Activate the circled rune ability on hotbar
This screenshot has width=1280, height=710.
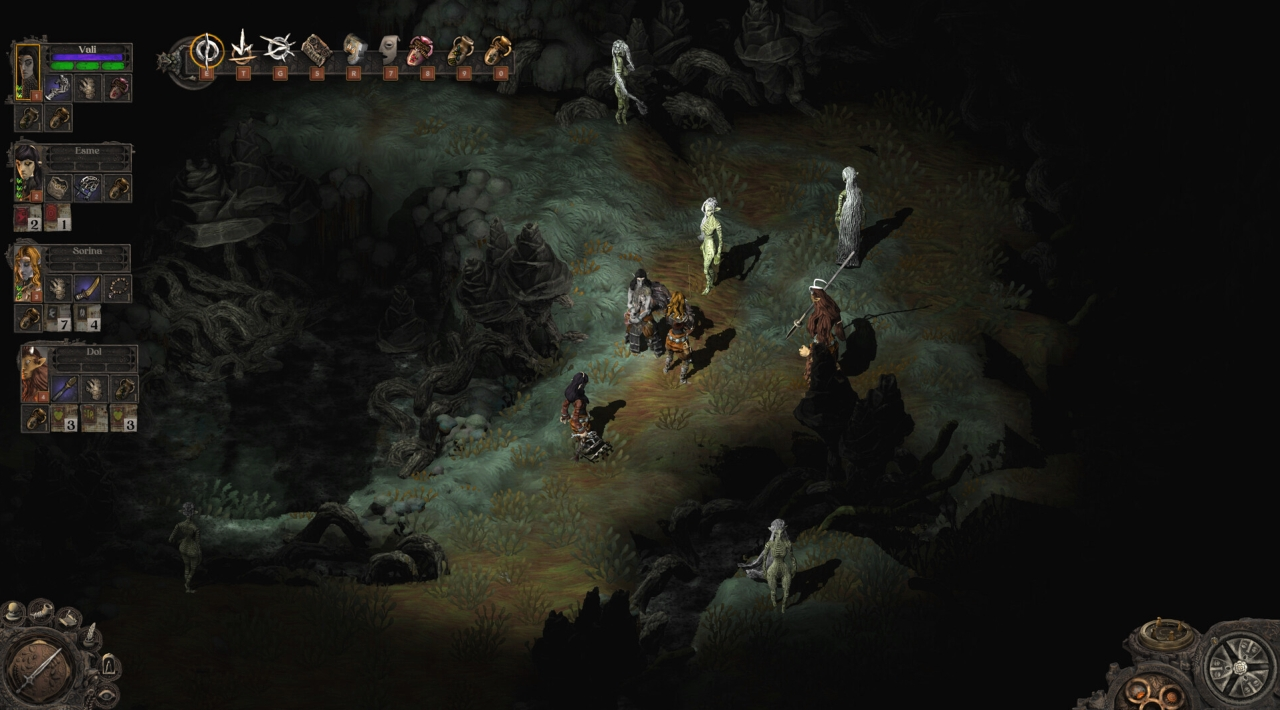(x=206, y=49)
